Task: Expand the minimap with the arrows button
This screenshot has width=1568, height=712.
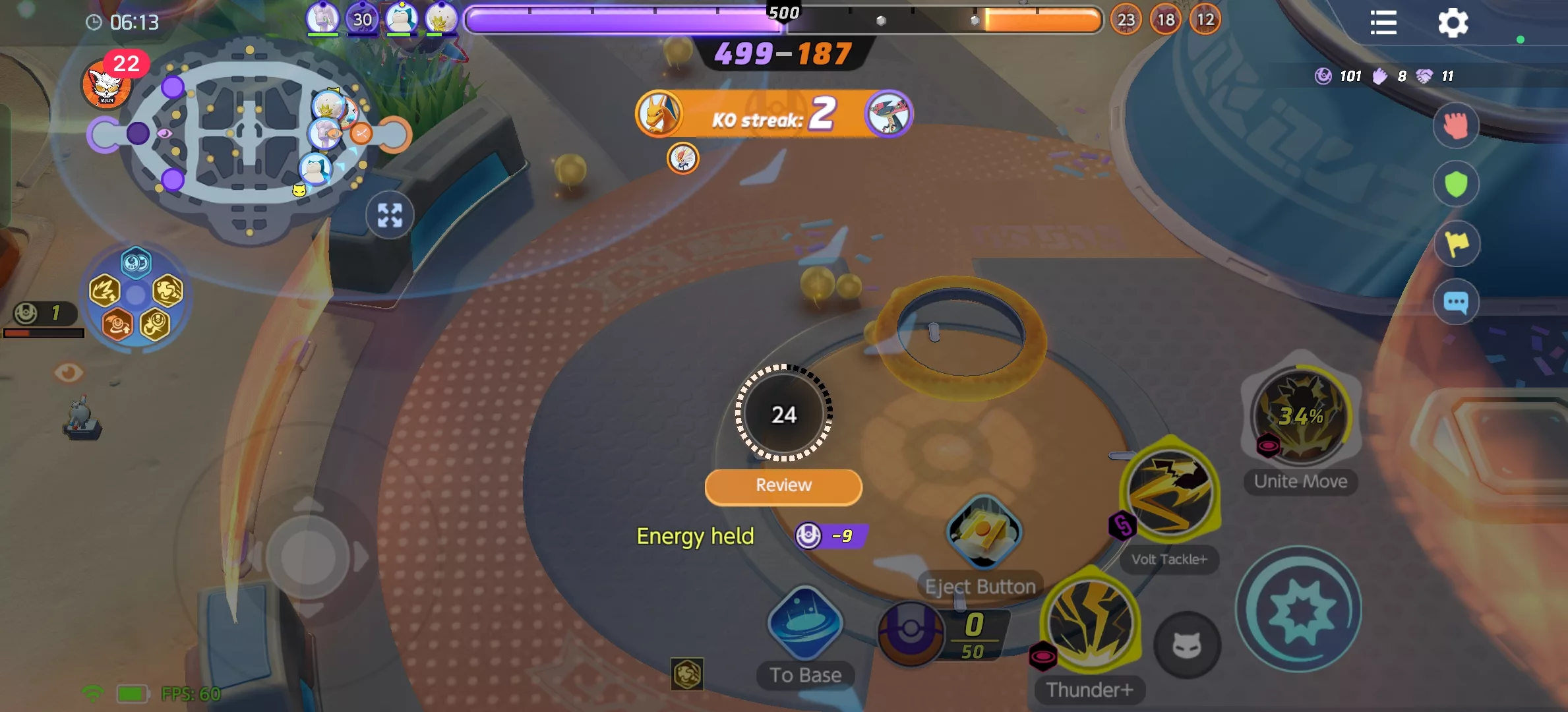Action: coord(390,215)
